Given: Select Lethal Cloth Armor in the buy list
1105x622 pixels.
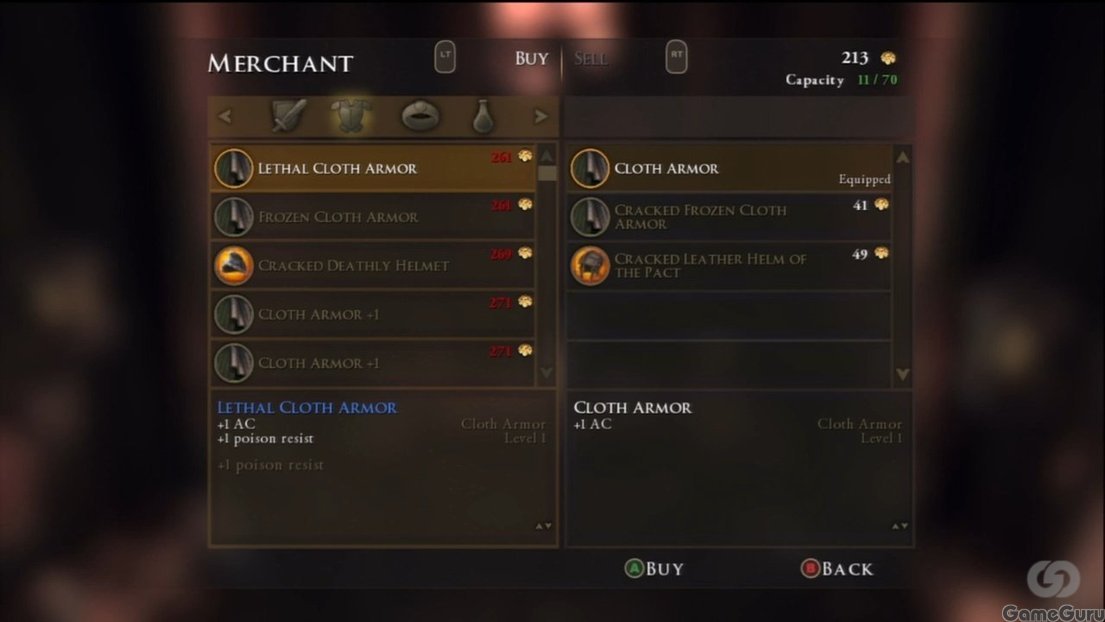Looking at the screenshot, I should tap(372, 168).
